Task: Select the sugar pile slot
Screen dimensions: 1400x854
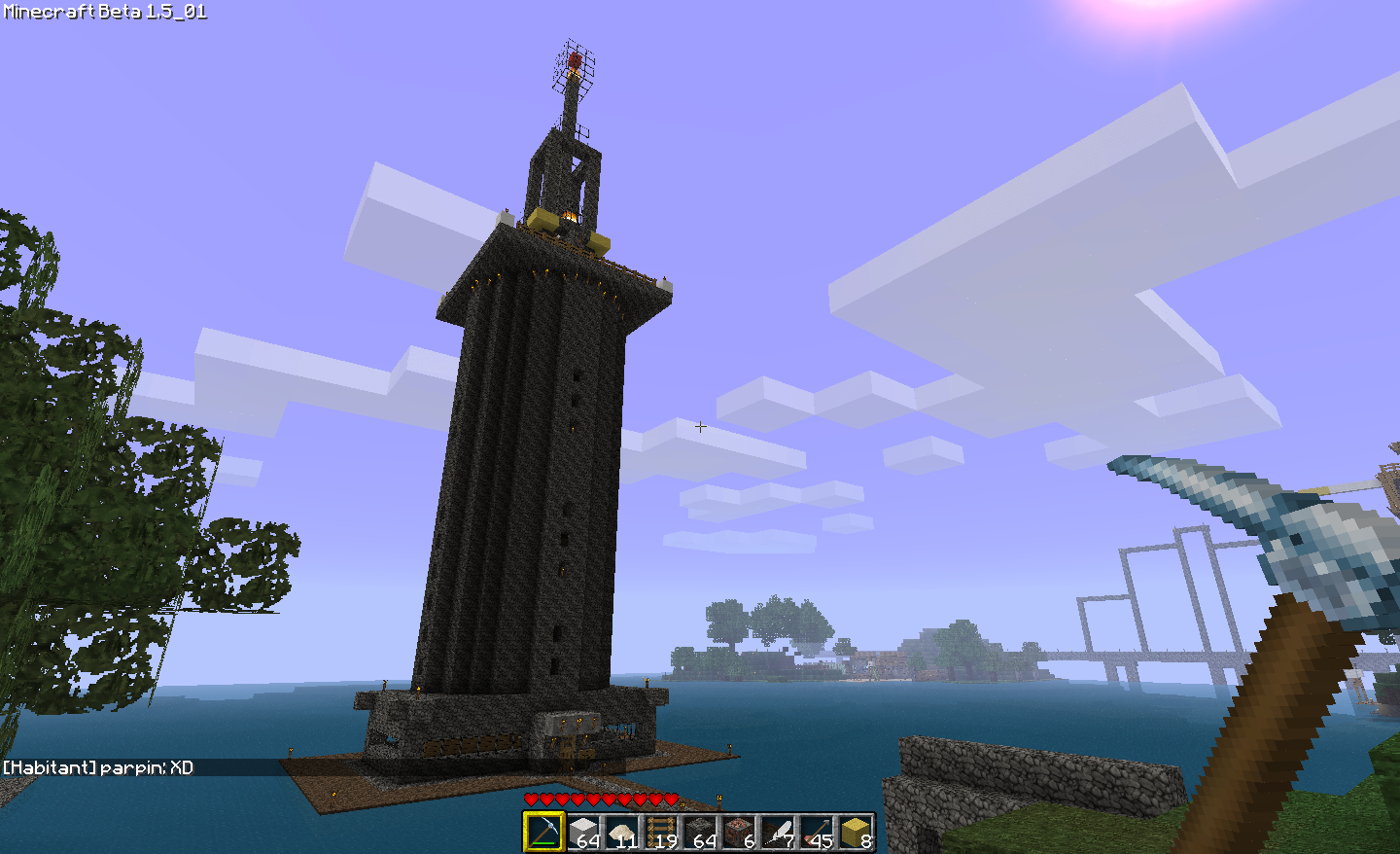Action: (622, 833)
